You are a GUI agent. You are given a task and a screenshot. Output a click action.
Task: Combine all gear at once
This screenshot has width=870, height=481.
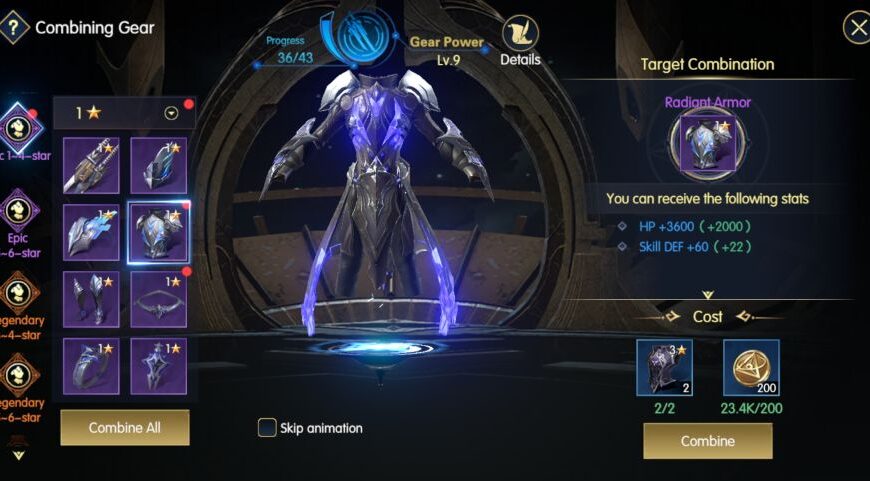(124, 428)
